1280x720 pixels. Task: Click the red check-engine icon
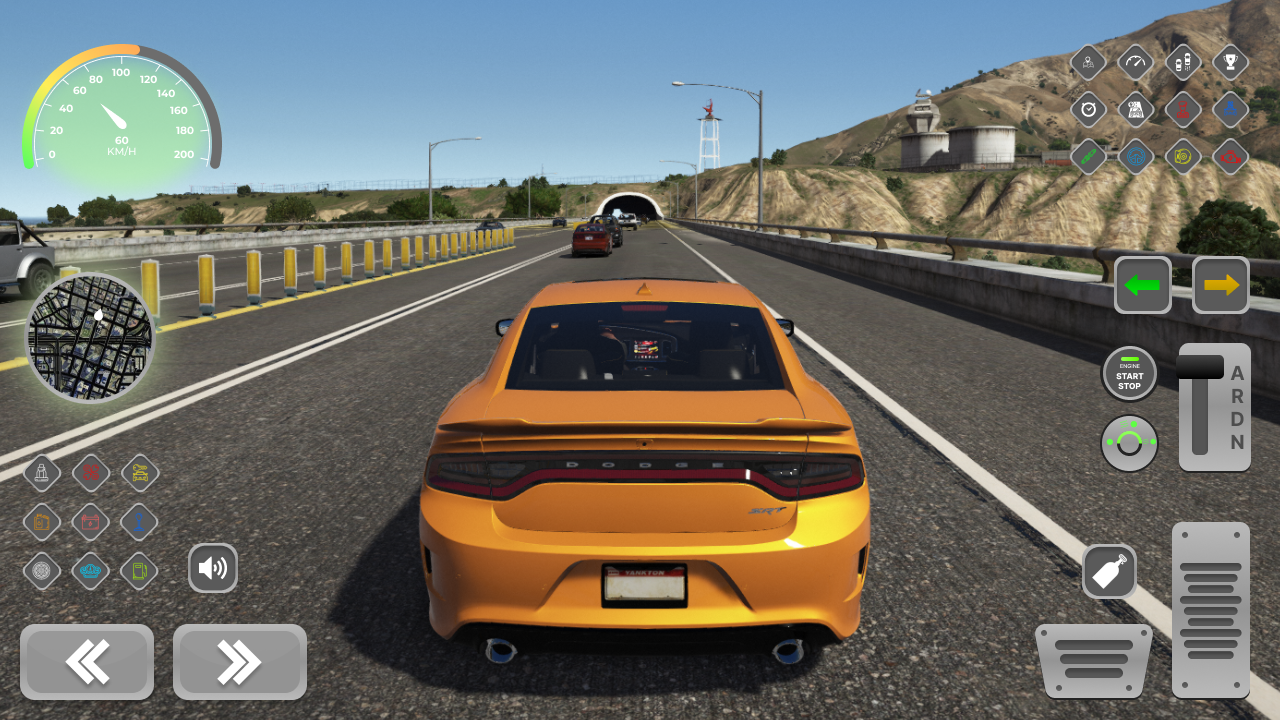point(1230,157)
